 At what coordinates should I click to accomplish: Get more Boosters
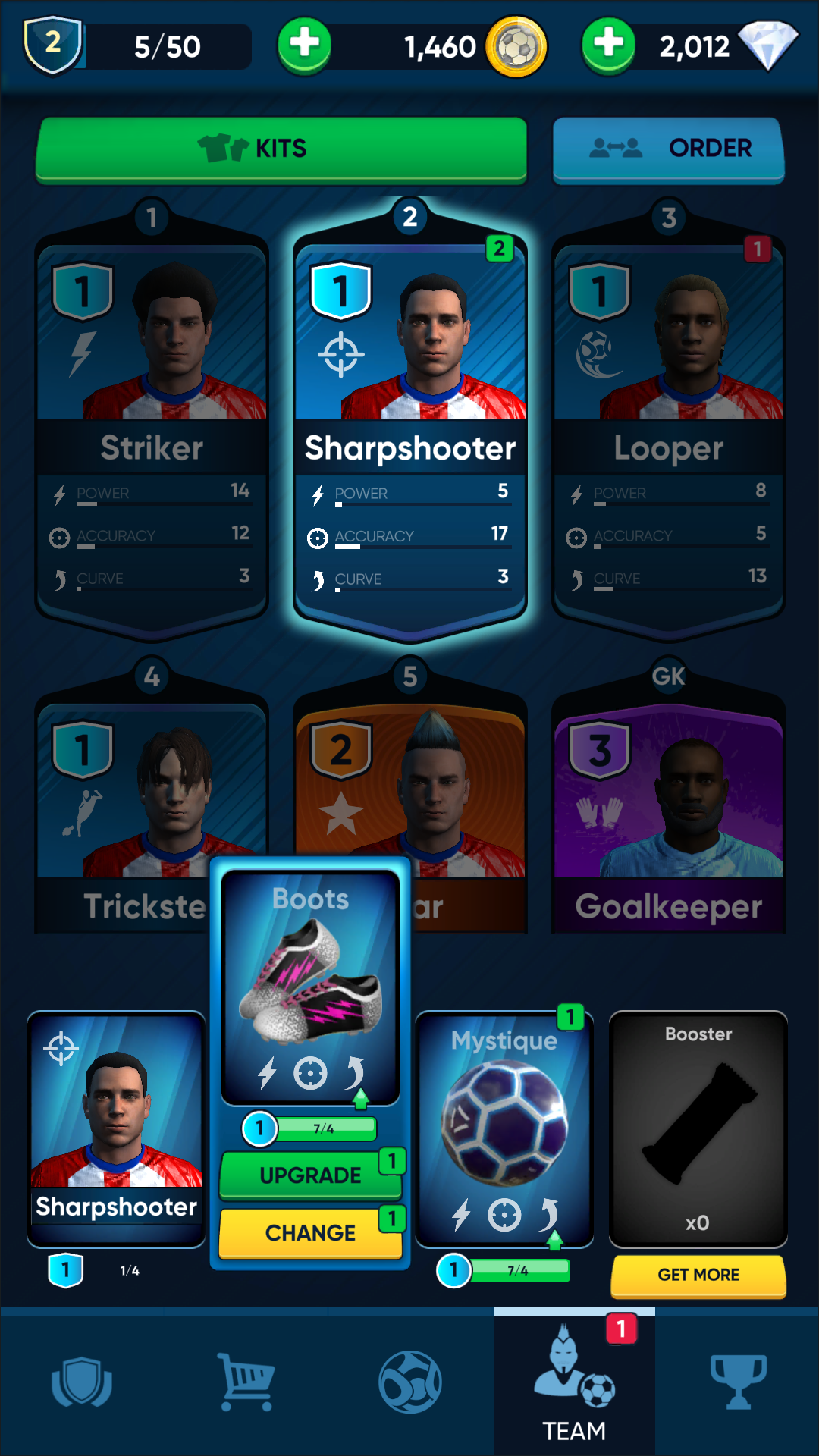point(698,1275)
